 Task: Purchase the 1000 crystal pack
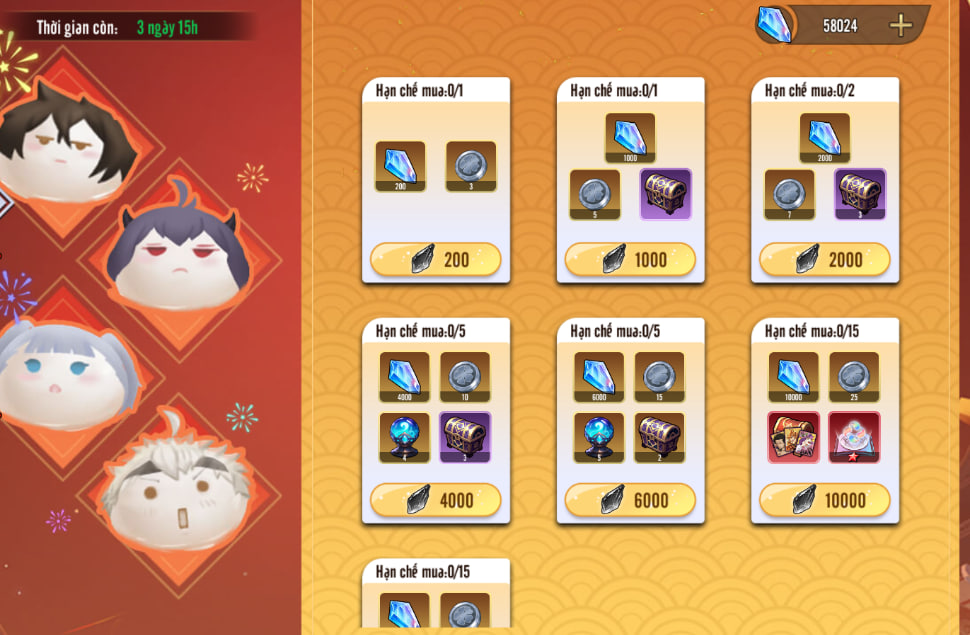[630, 260]
